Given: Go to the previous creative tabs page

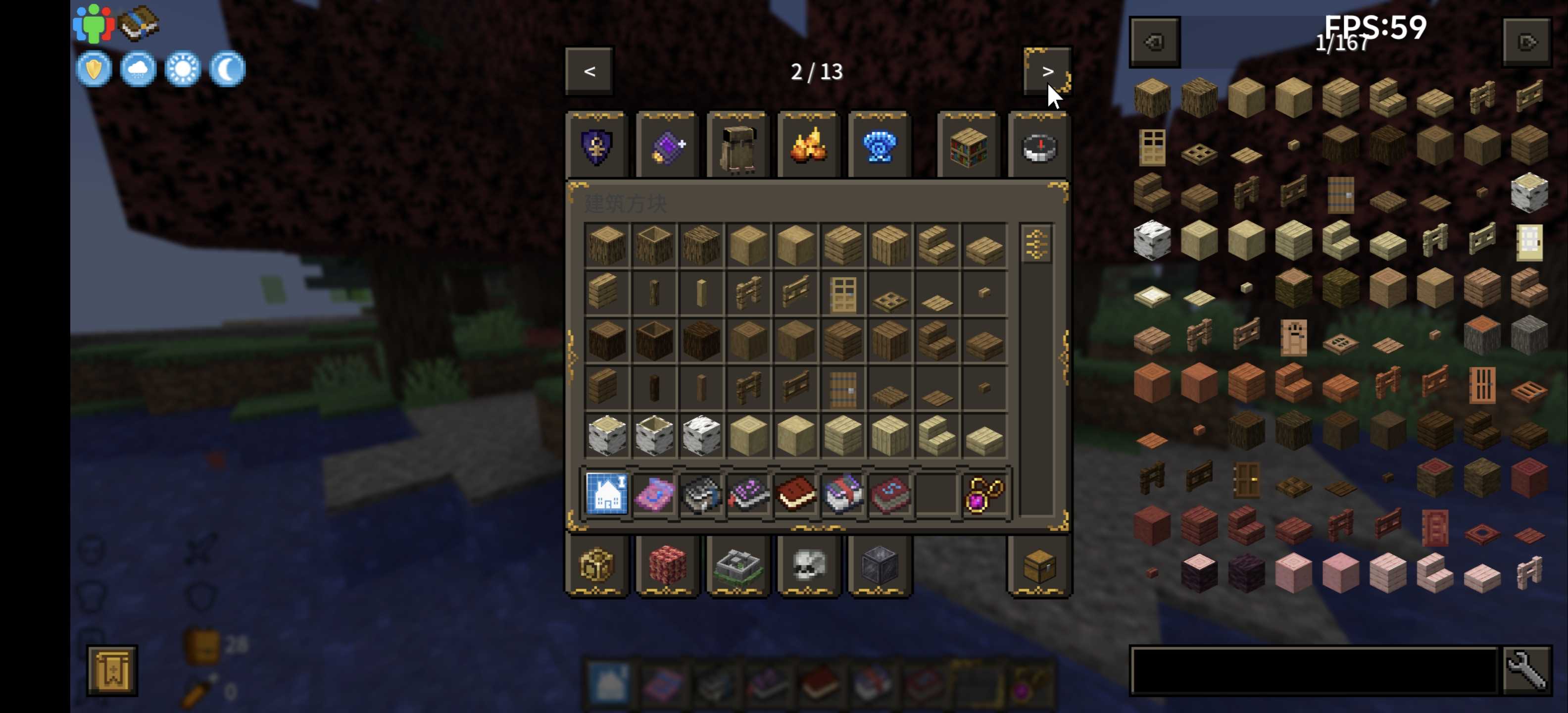Looking at the screenshot, I should tap(589, 72).
